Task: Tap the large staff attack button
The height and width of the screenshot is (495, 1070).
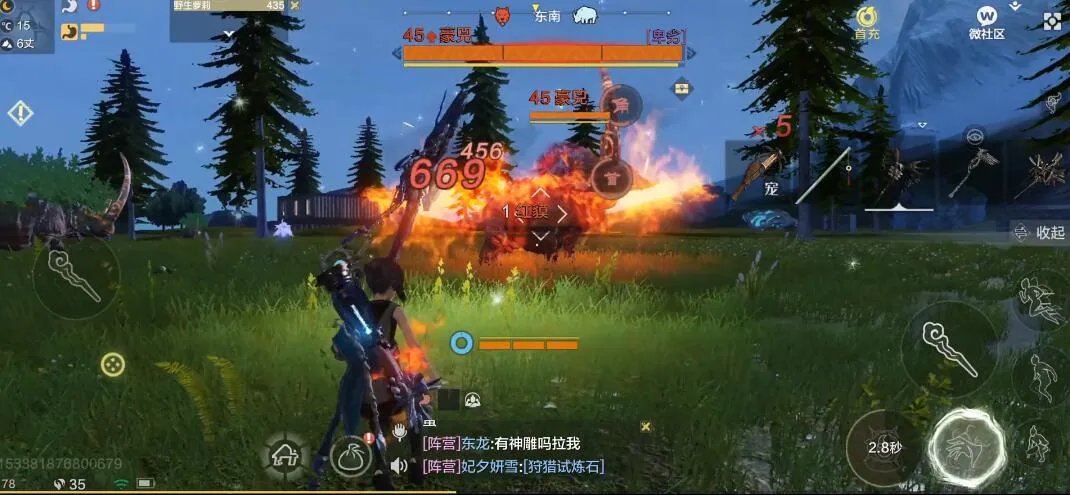Action: [x=948, y=347]
